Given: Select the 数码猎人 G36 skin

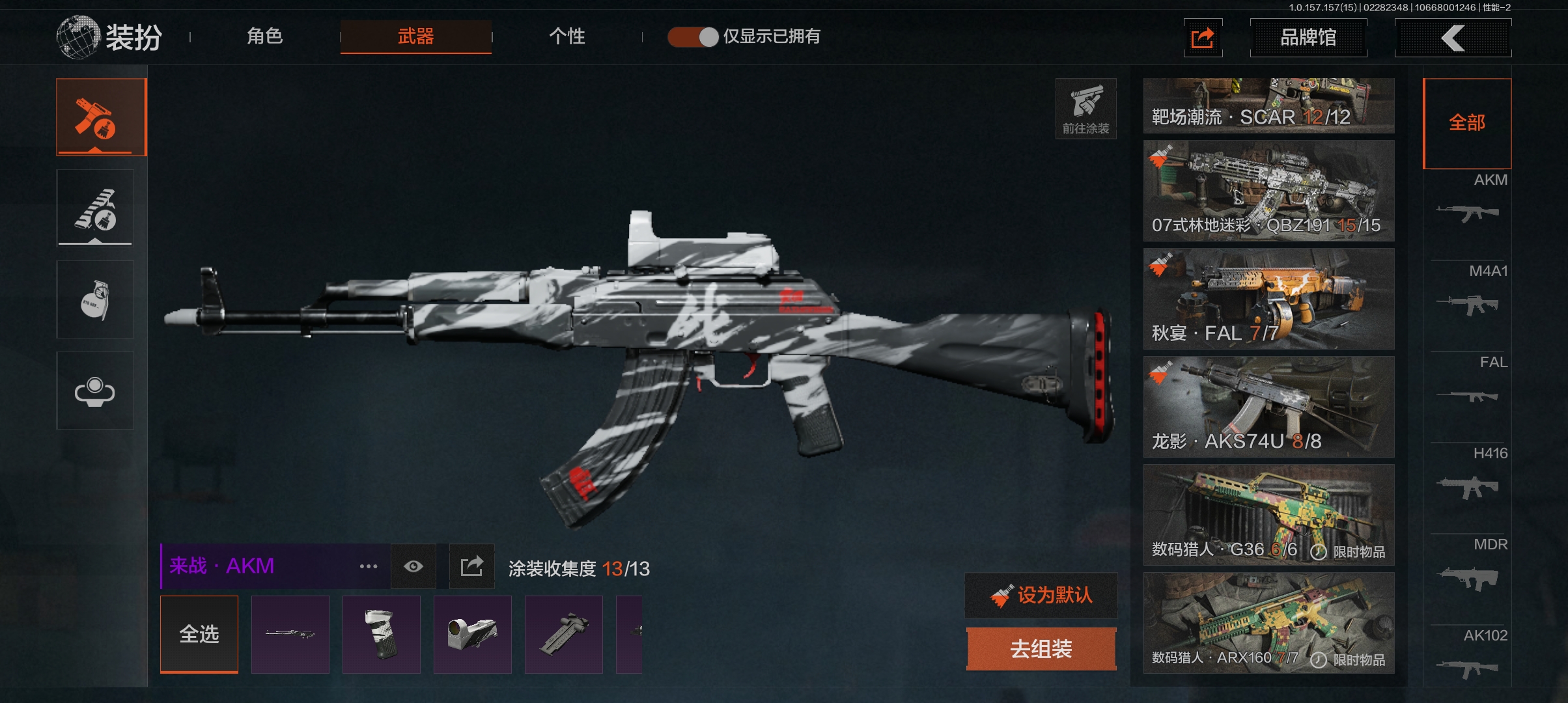Looking at the screenshot, I should point(1268,515).
